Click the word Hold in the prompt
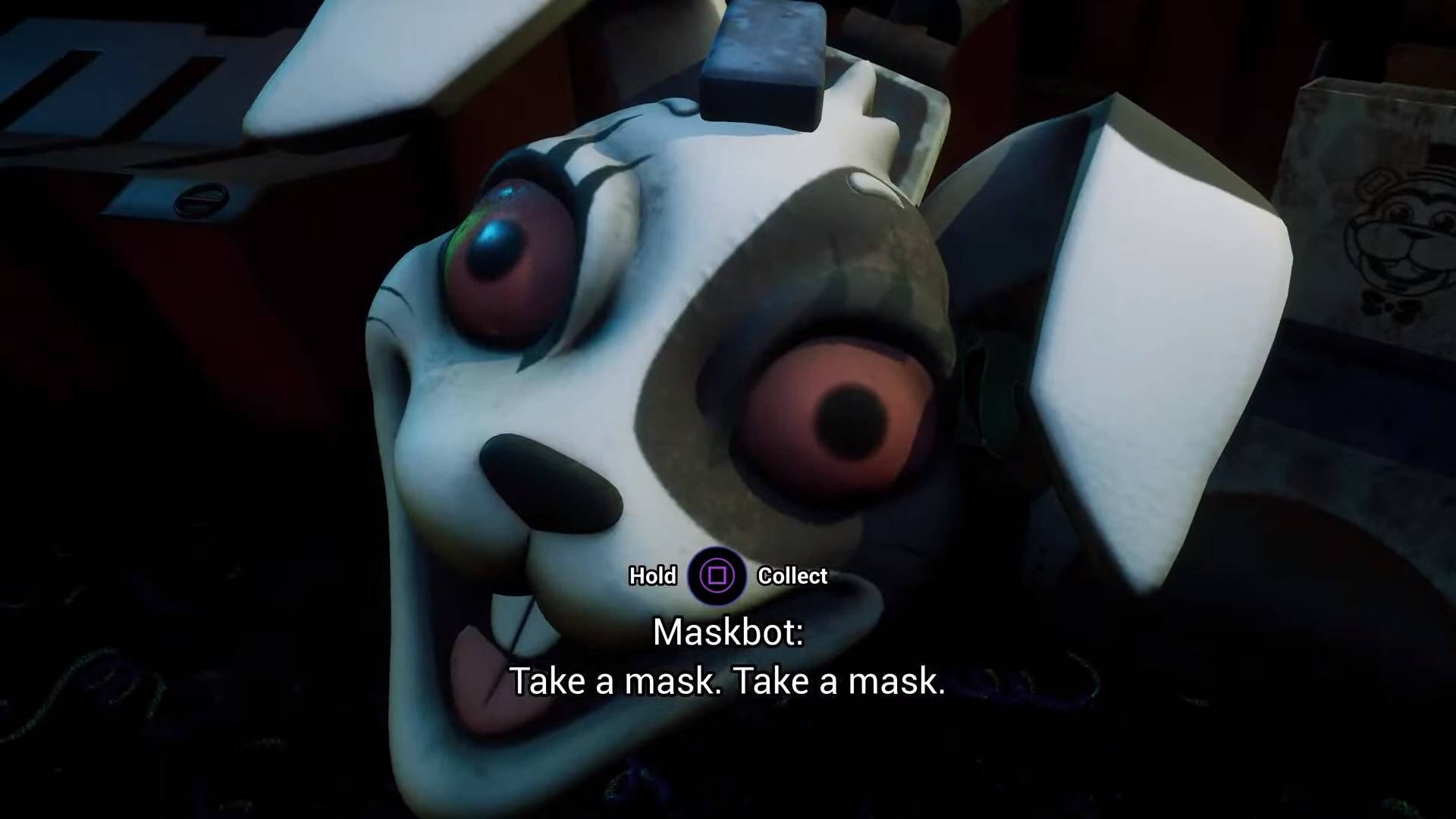The width and height of the screenshot is (1456, 819). point(652,576)
